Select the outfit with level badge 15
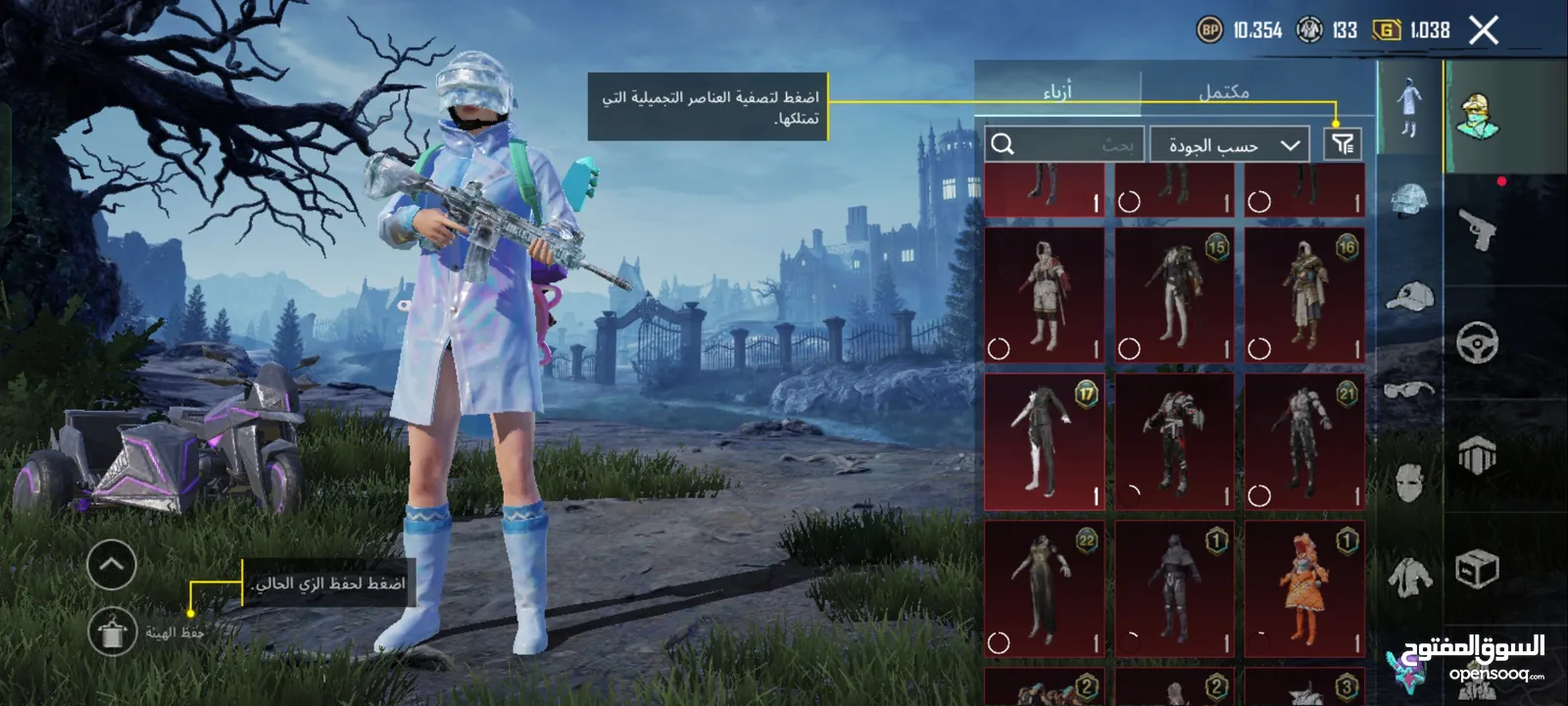The height and width of the screenshot is (706, 1568). point(1174,296)
